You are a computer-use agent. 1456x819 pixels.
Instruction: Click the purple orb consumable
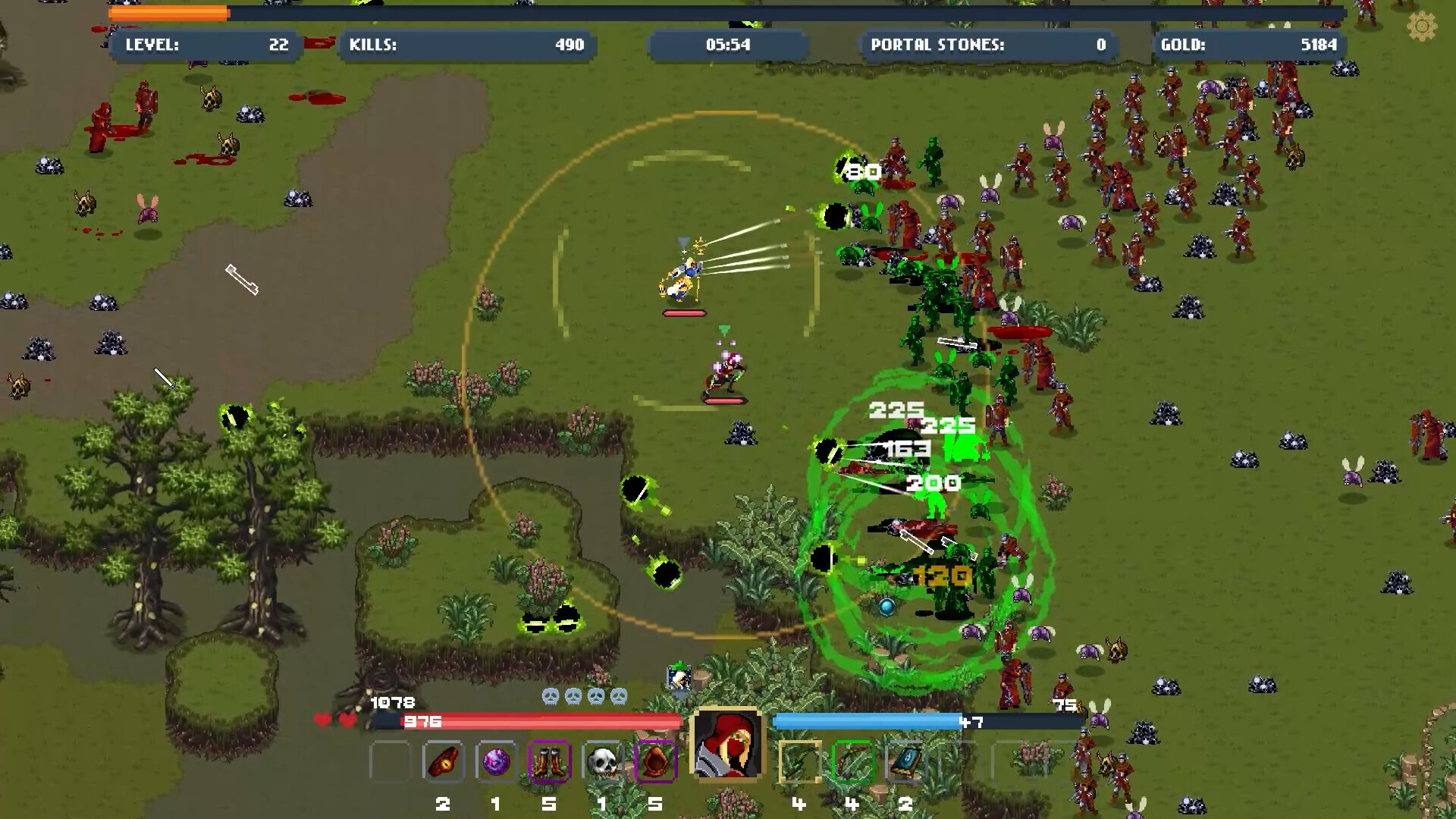coord(497,762)
